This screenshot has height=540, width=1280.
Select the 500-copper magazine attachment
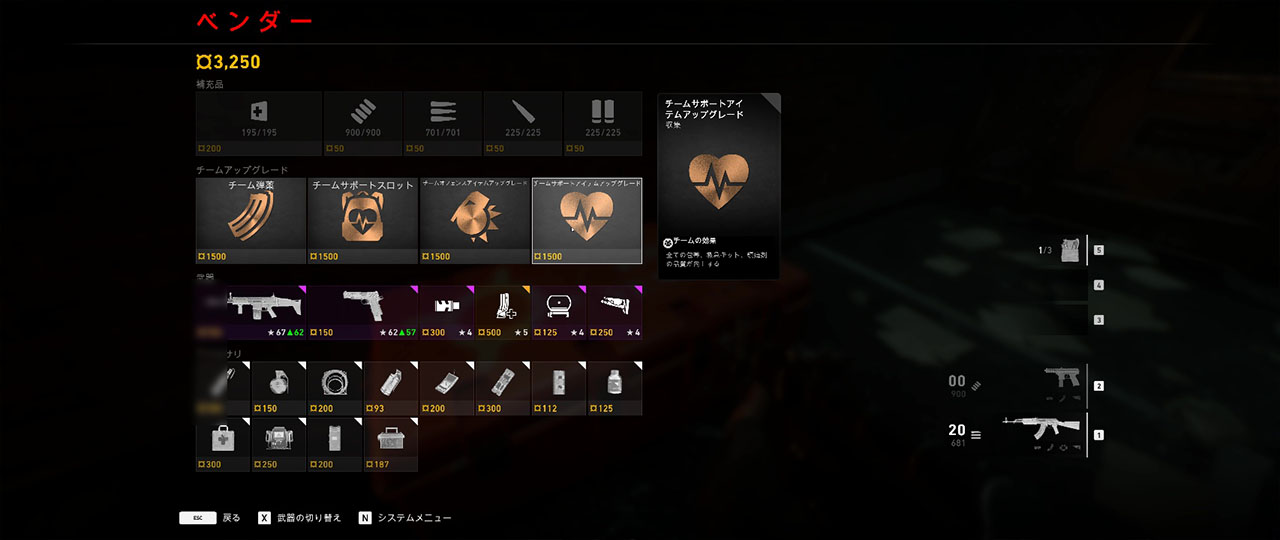502,311
